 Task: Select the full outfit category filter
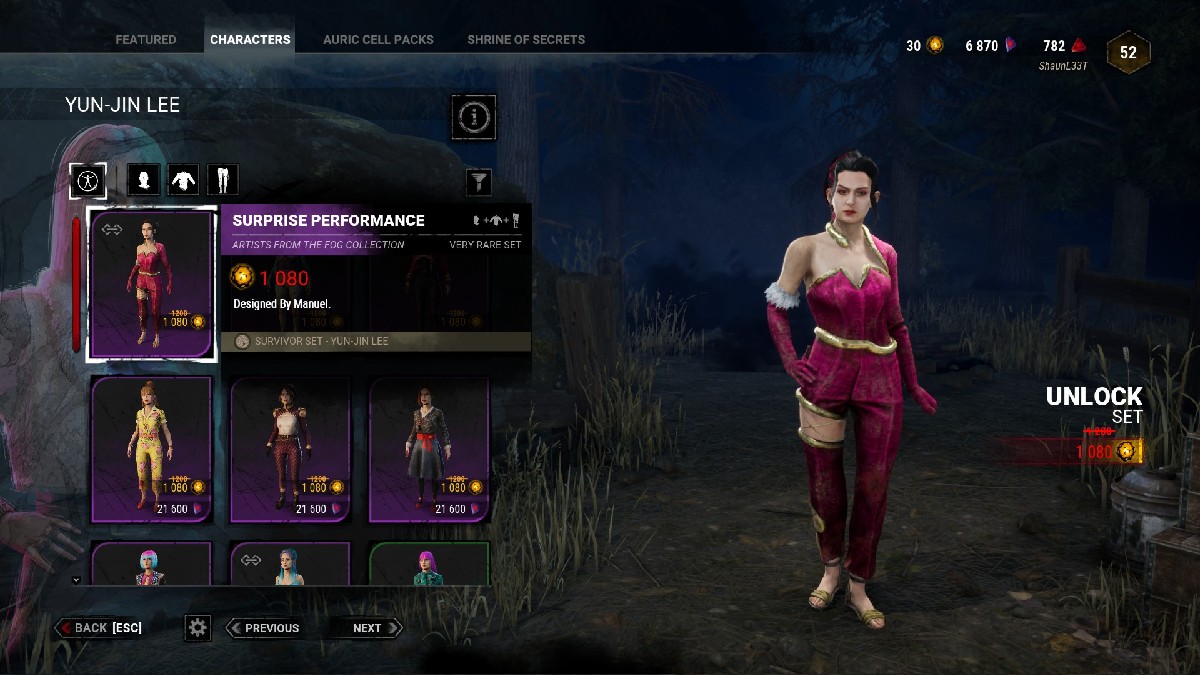[x=89, y=180]
